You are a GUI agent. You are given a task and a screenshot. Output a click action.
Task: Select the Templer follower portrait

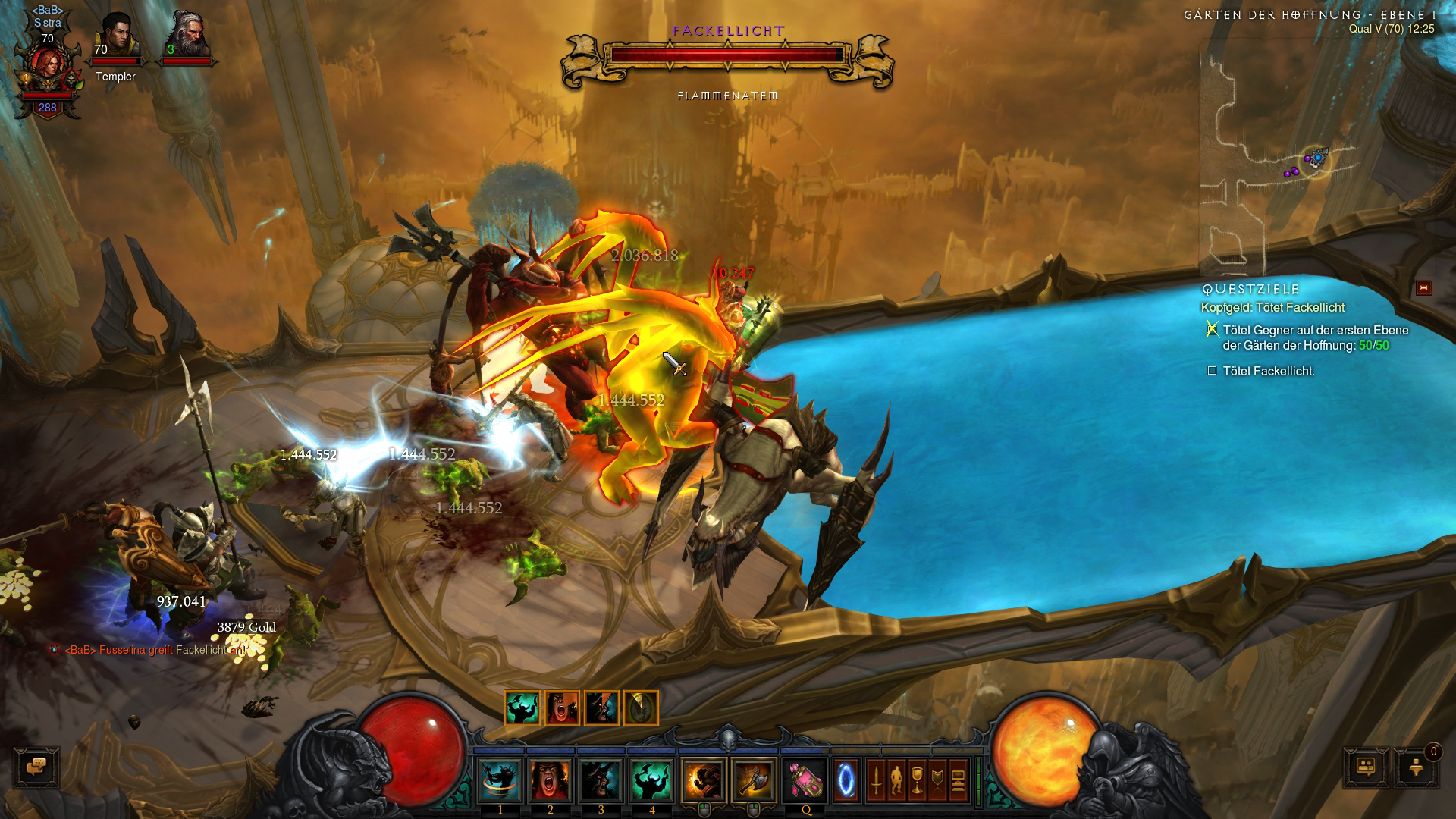point(116,38)
